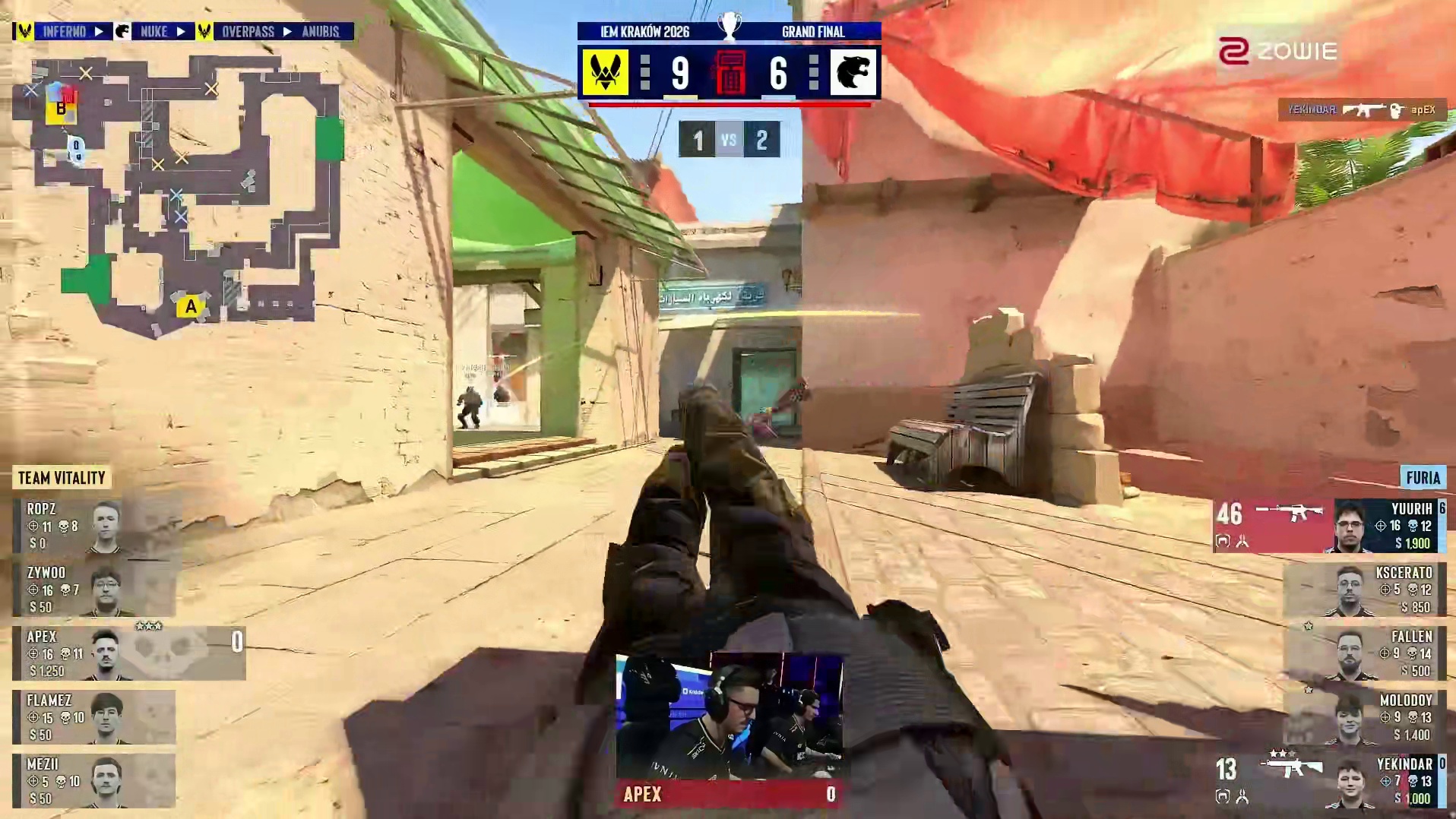Screen dimensions: 1456x819
Task: Click the Team Vitality logo in scoreboard
Action: (605, 73)
